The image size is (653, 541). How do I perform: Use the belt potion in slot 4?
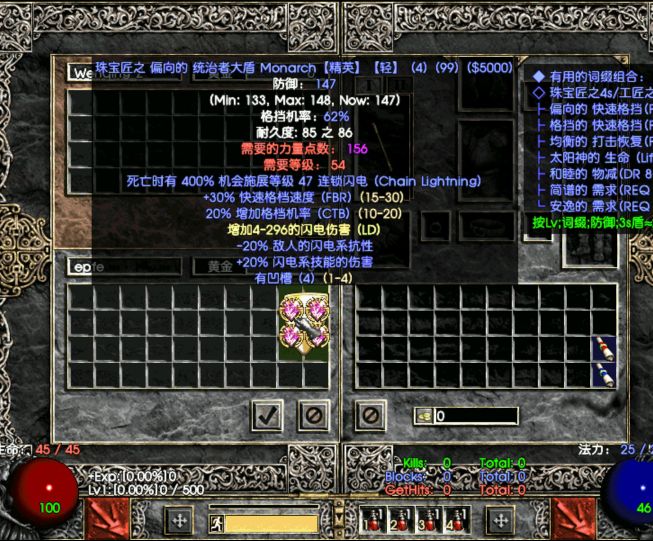click(457, 520)
